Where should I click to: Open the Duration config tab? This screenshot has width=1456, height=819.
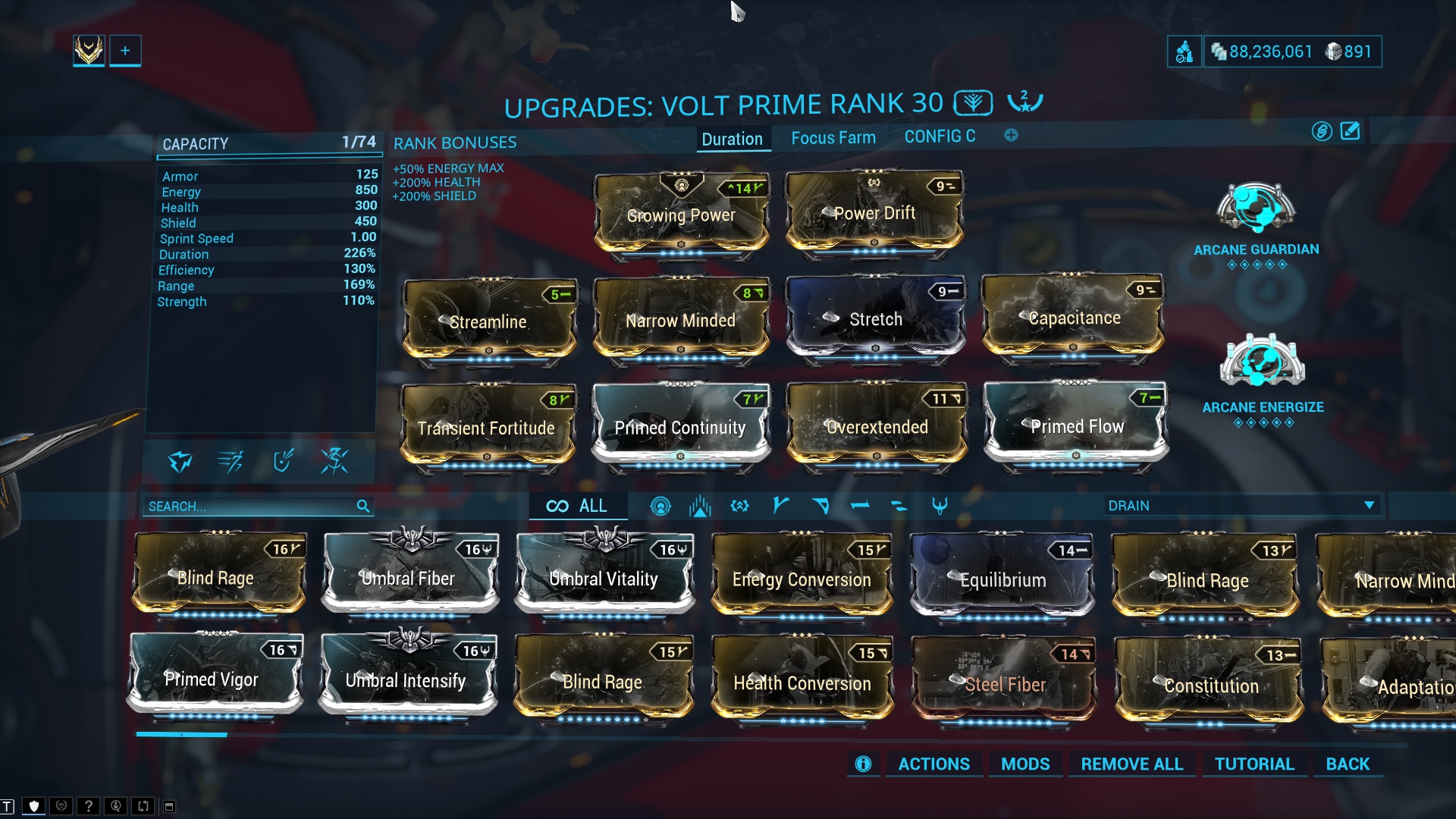732,139
